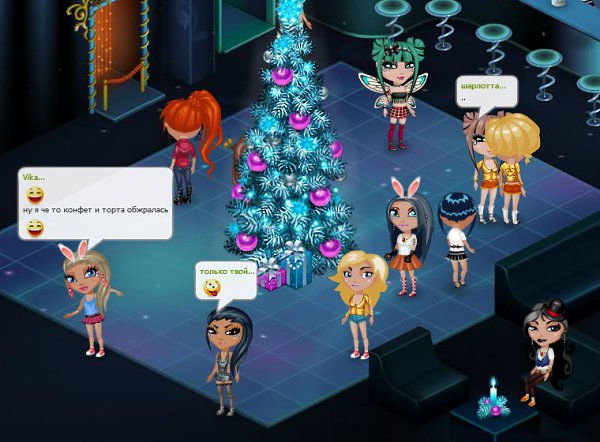The width and height of the screenshot is (600, 442).
Task: Open the только твой... chat bubble
Action: (227, 280)
